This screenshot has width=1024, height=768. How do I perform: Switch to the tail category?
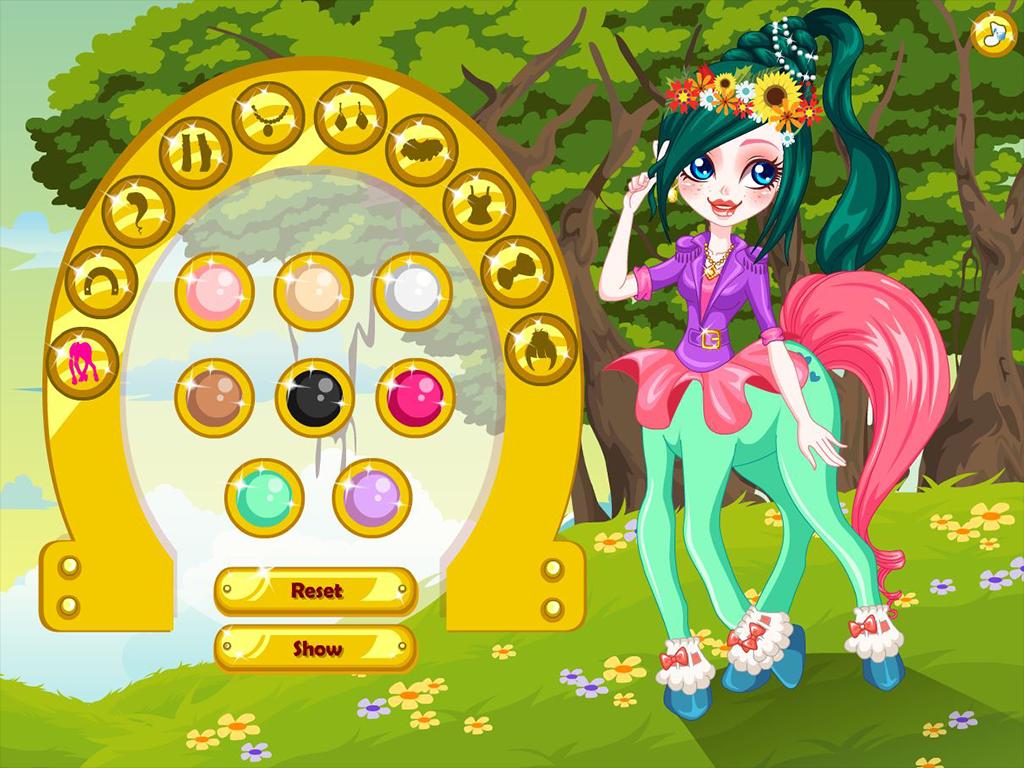coord(138,211)
